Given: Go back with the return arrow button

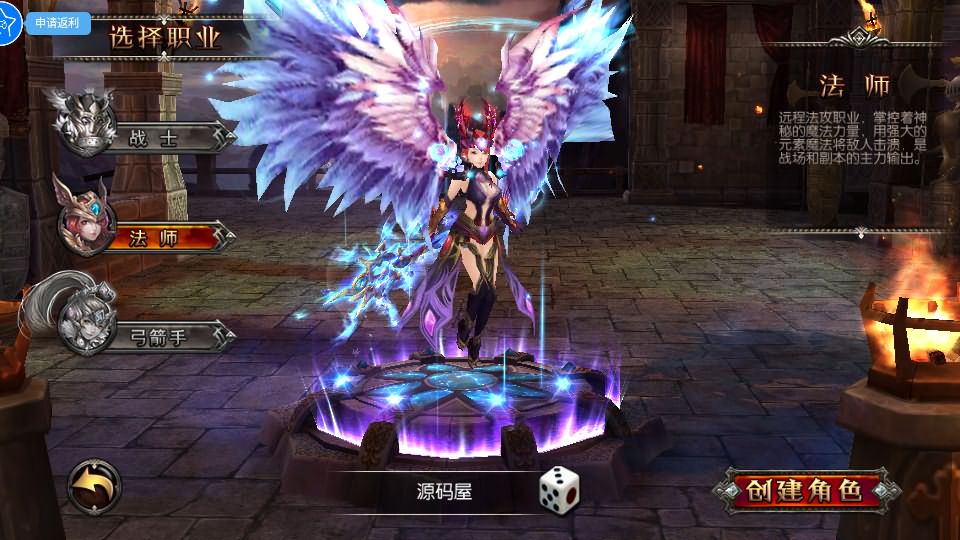Looking at the screenshot, I should tap(95, 487).
